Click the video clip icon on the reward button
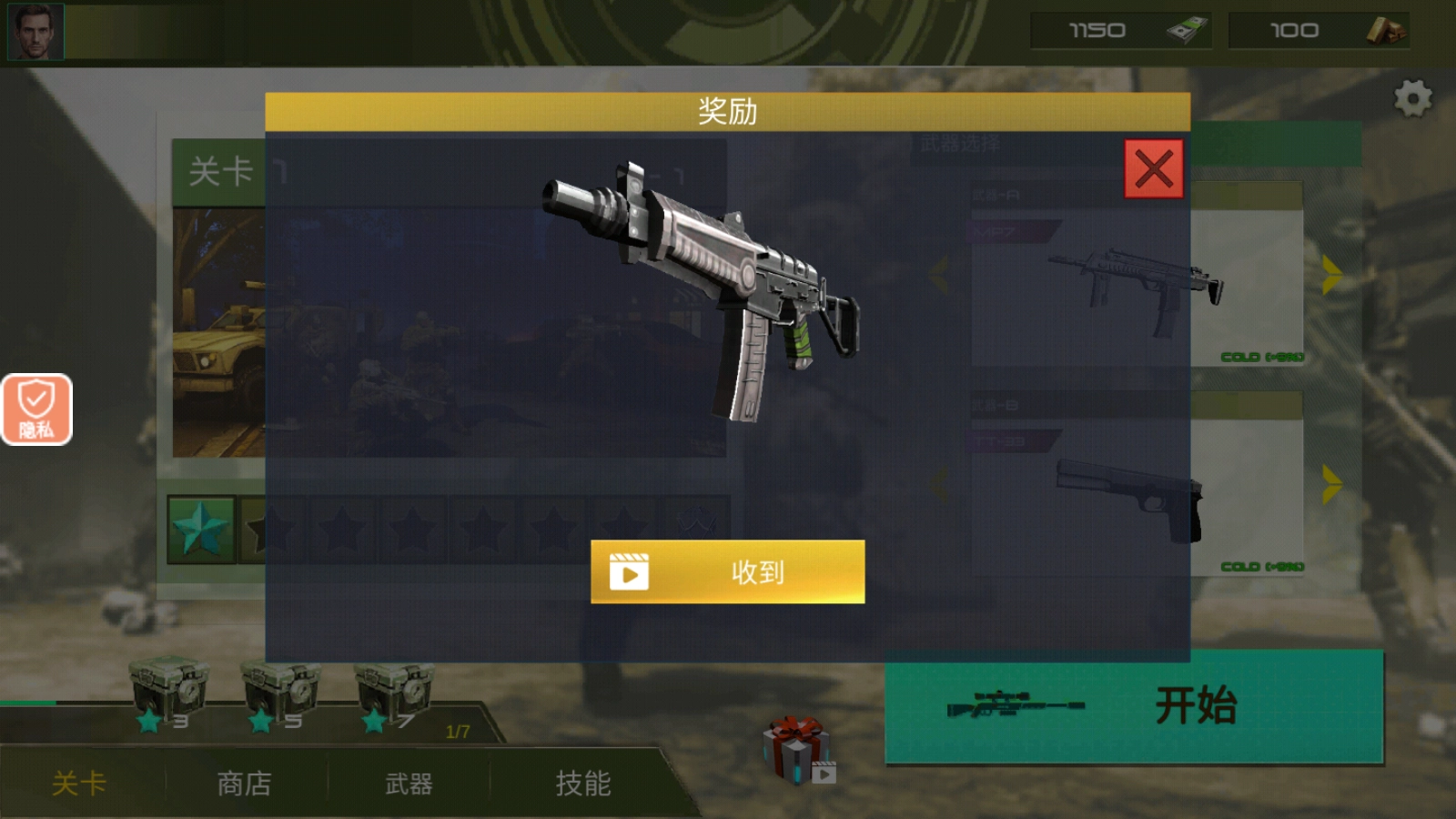This screenshot has height=819, width=1456. pos(630,573)
